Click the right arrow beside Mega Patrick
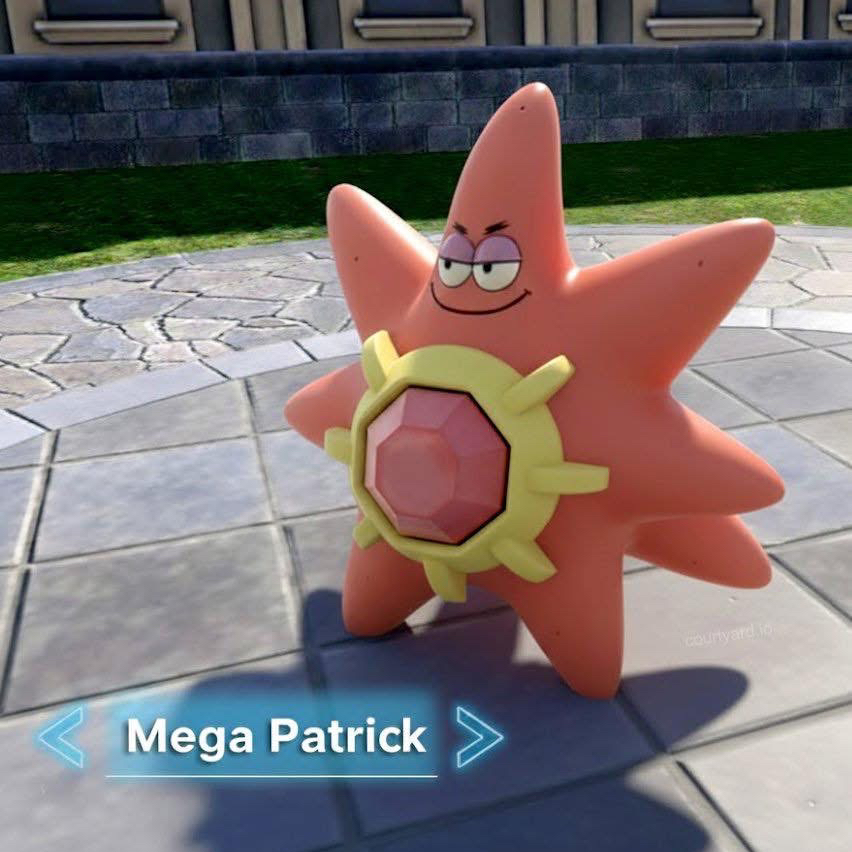The image size is (852, 852). (x=478, y=737)
